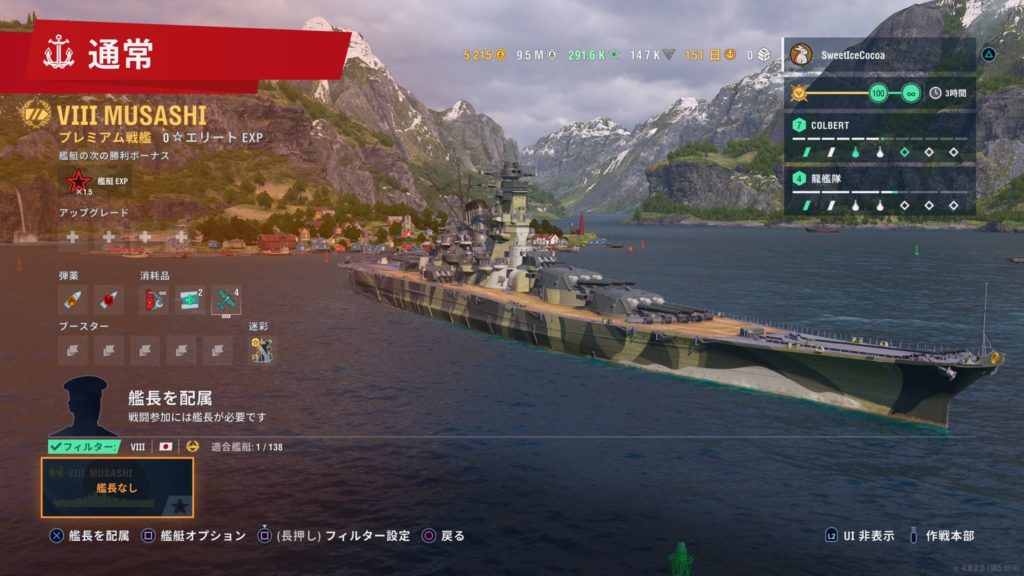Filter by the battleship class icon
This screenshot has height=576, width=1024.
coord(193,447)
